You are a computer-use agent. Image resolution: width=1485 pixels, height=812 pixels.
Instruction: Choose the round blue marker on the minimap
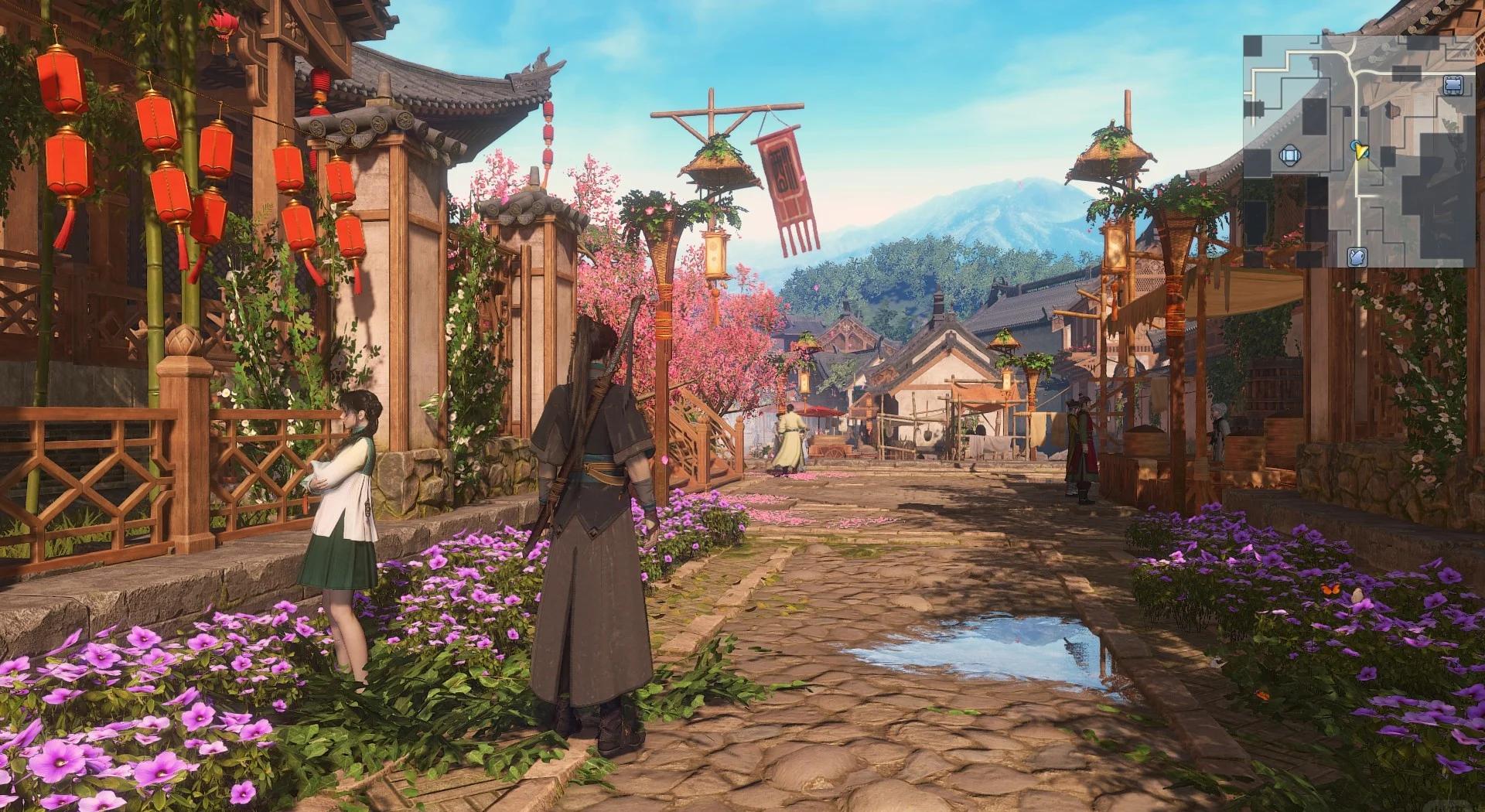pos(1289,155)
